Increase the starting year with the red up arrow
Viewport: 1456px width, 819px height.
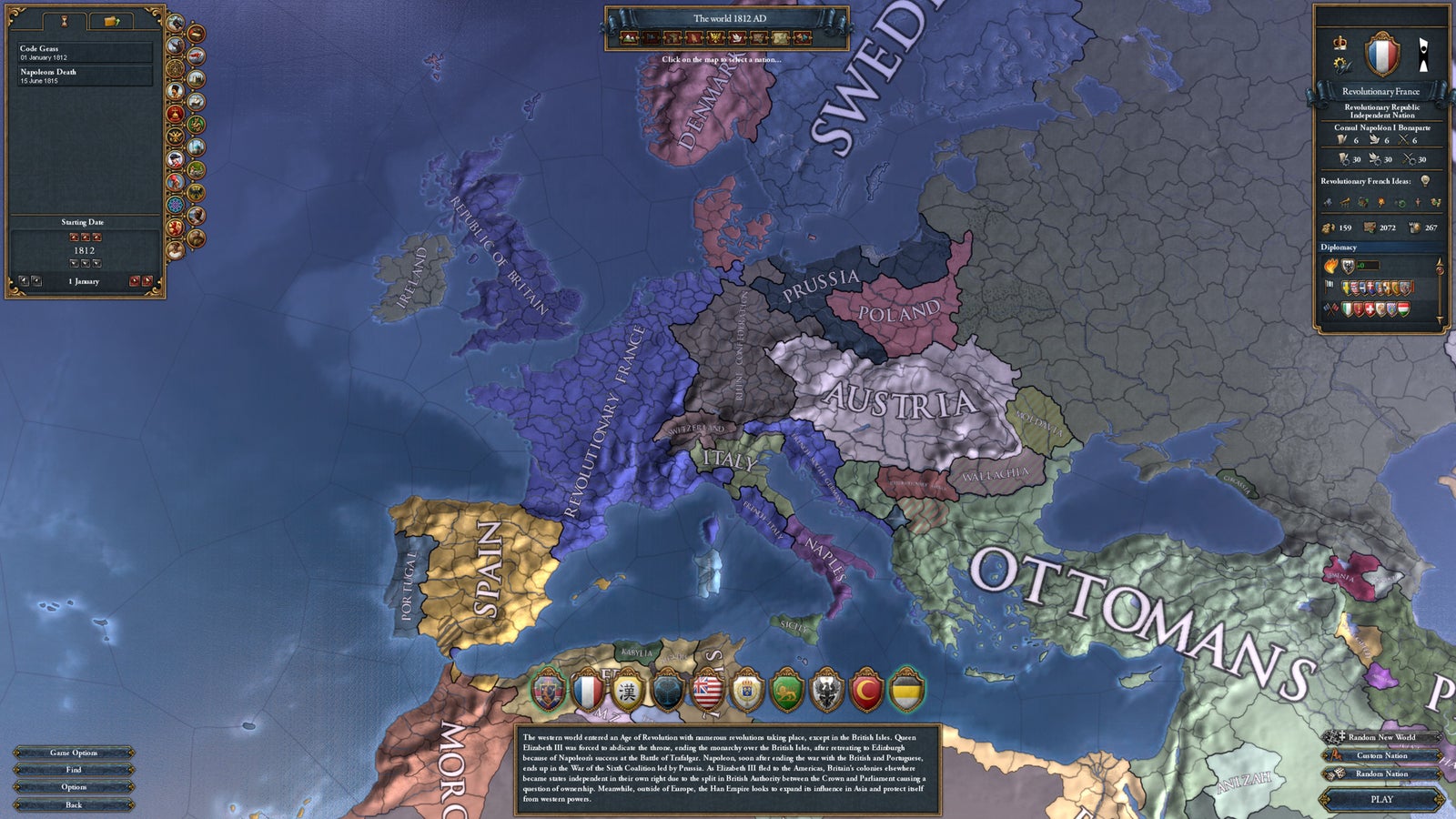(86, 238)
